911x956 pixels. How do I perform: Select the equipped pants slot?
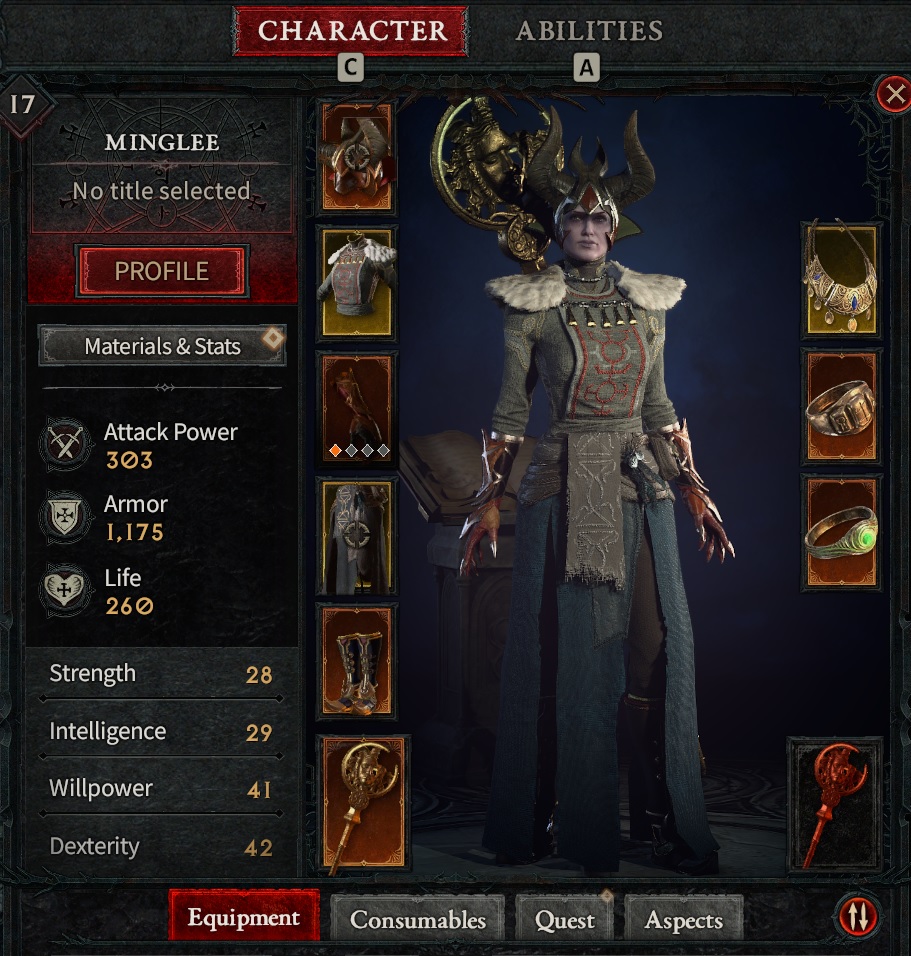coord(356,535)
